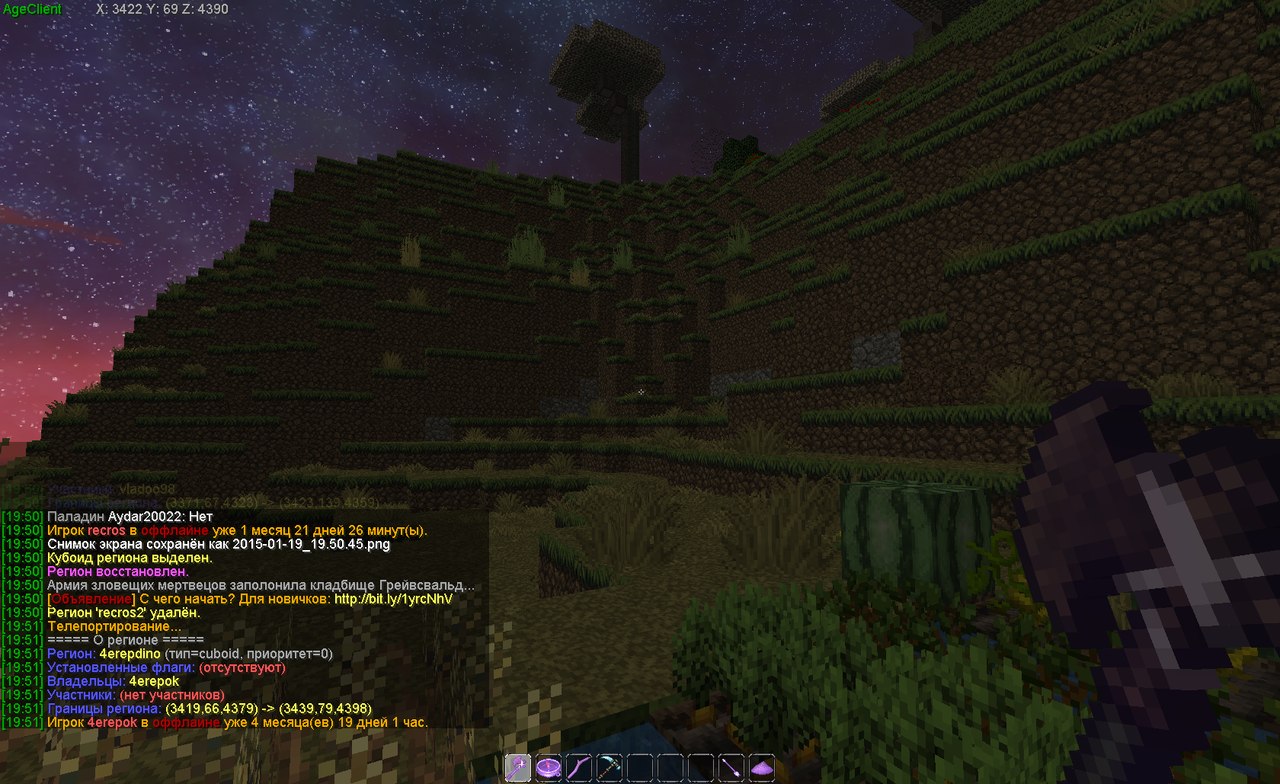
Task: Select the enchanted axe hotbar slot
Action: click(x=518, y=767)
